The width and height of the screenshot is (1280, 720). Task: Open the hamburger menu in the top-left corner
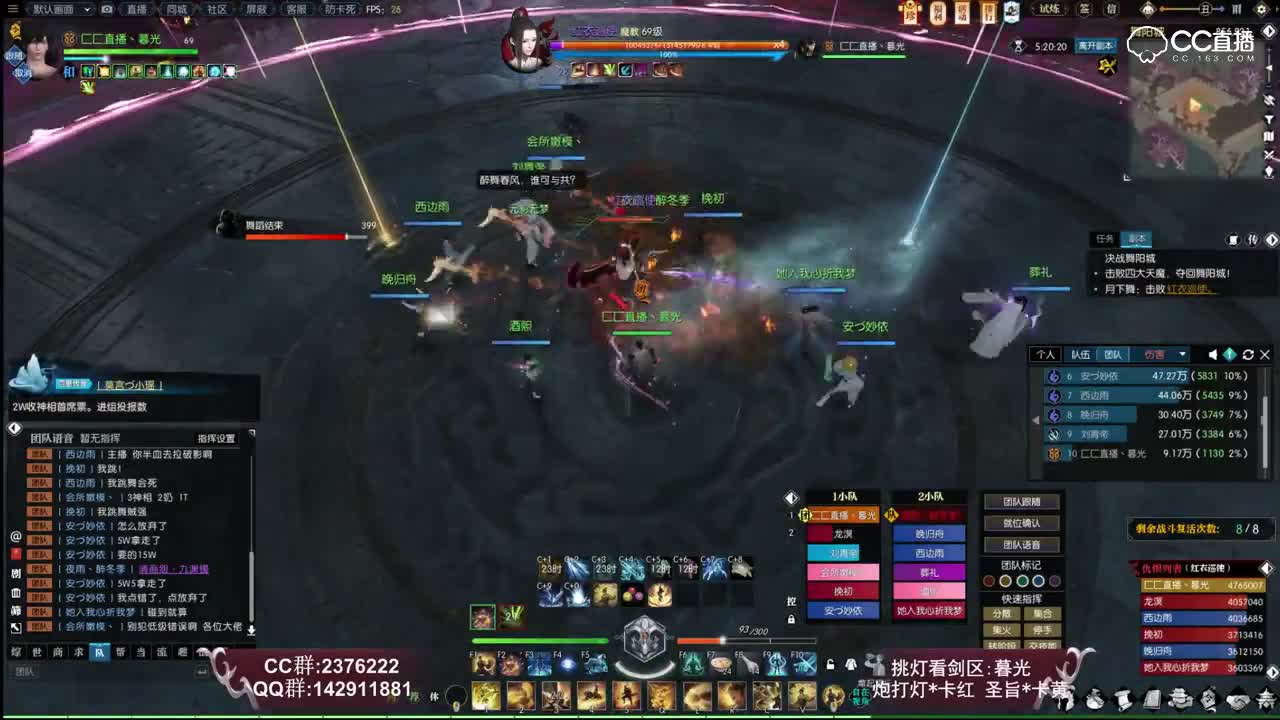[x=11, y=8]
